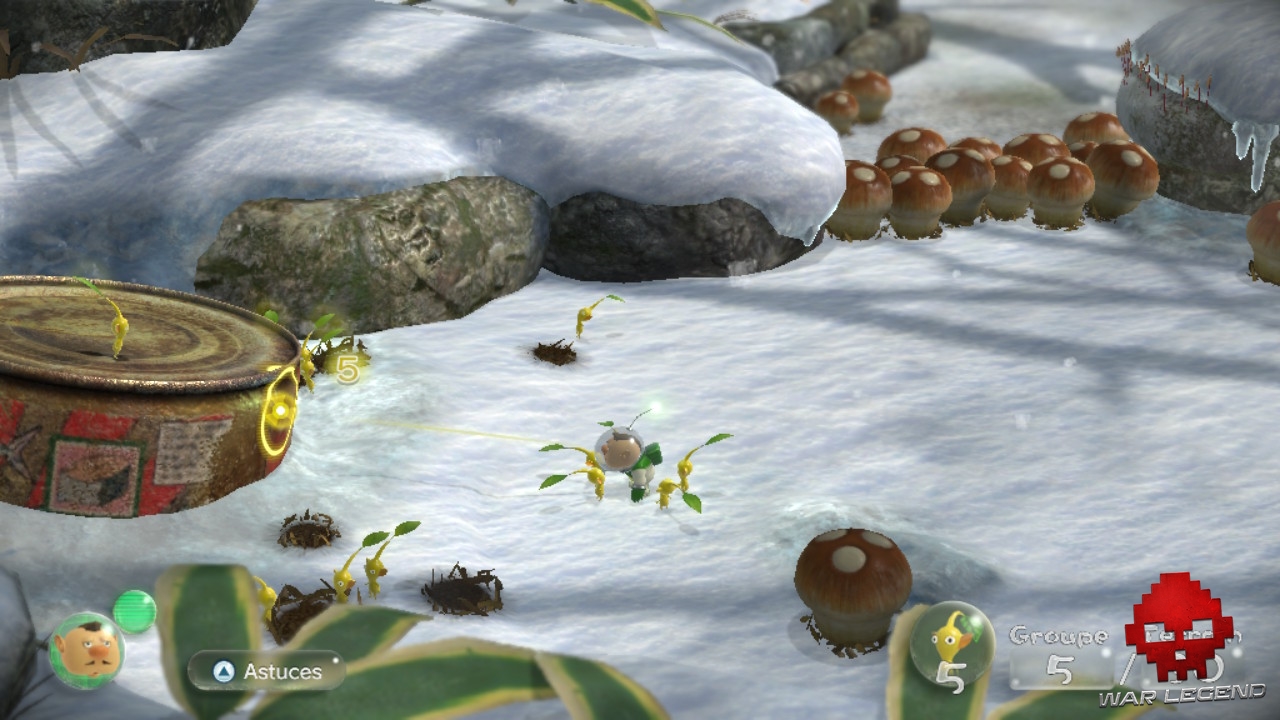1280x720 pixels.
Task: Toggle the white dot on the Astuces pill
Action: click(336, 660)
